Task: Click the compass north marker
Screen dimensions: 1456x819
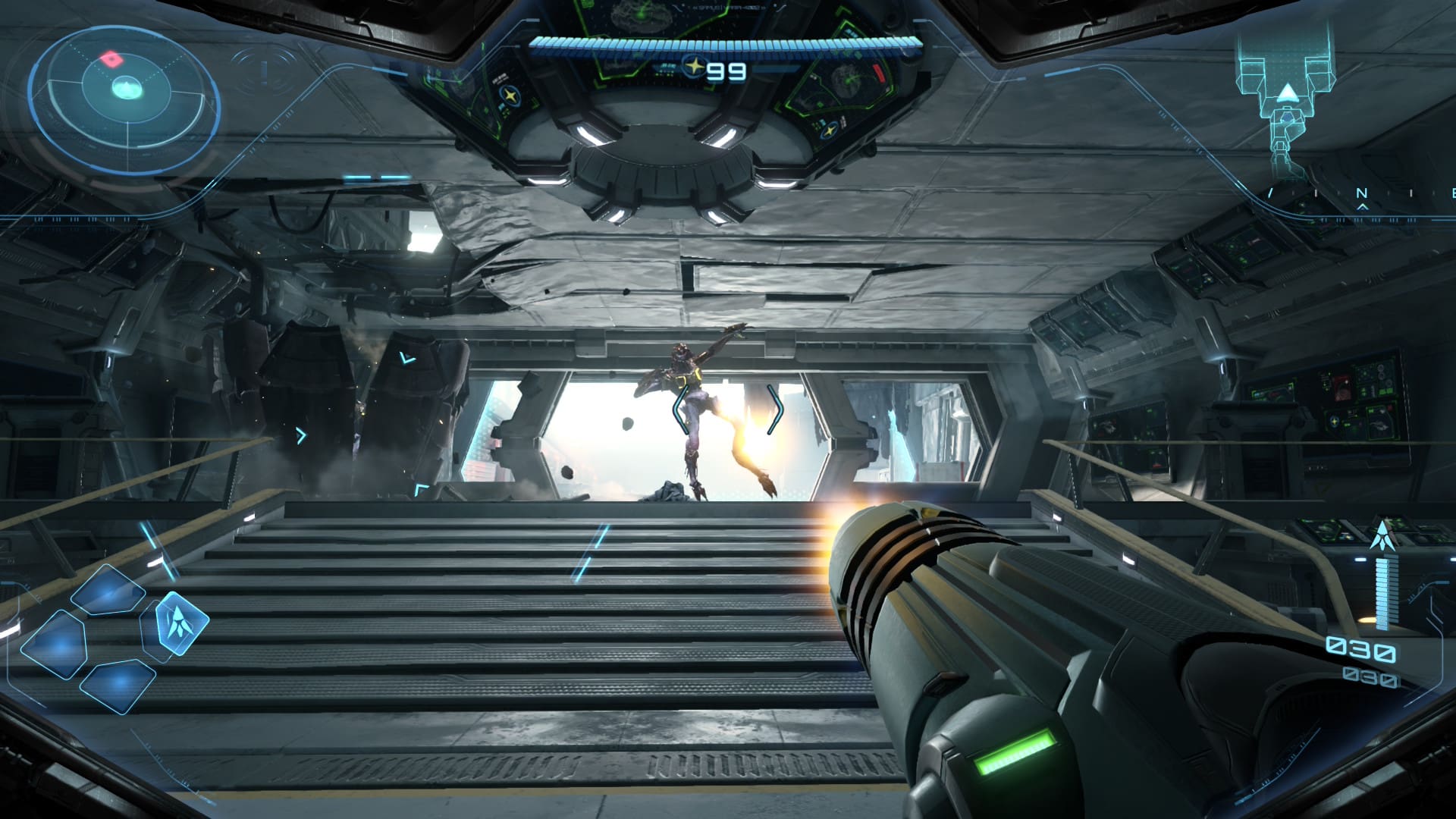Action: (1361, 194)
